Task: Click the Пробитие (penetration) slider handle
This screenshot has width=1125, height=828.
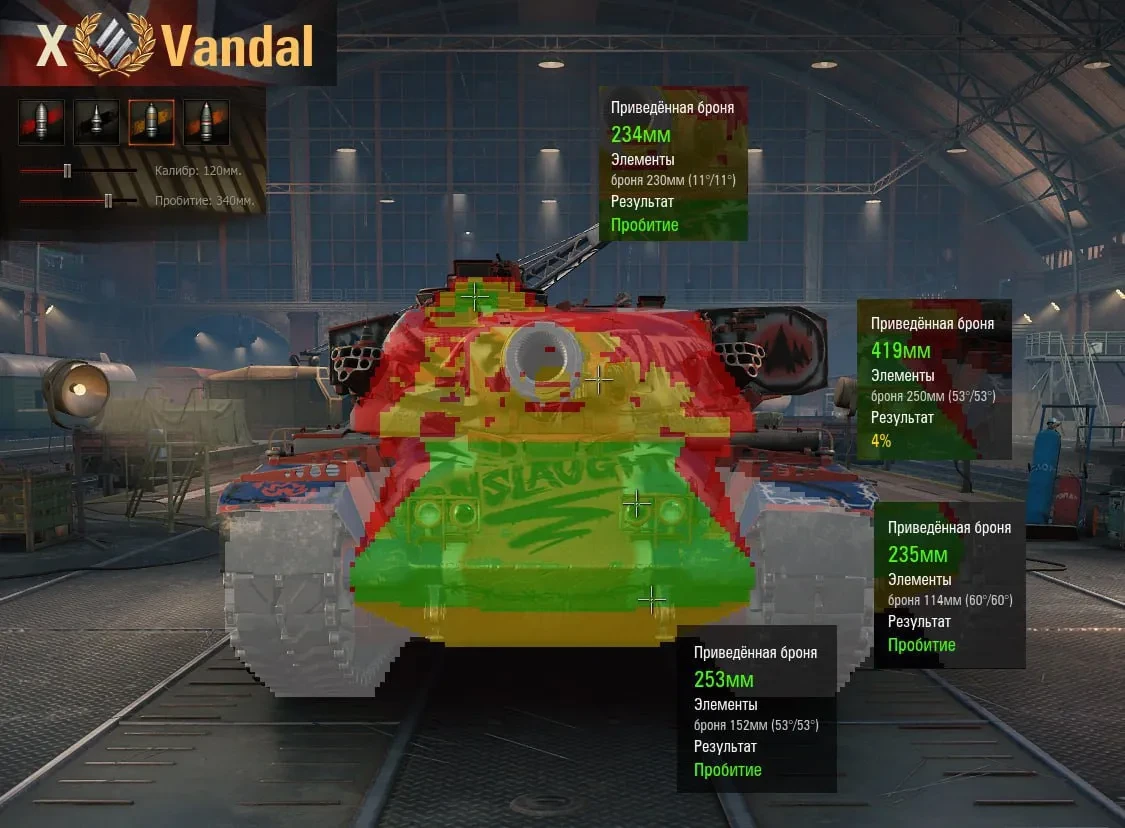Action: coord(108,201)
